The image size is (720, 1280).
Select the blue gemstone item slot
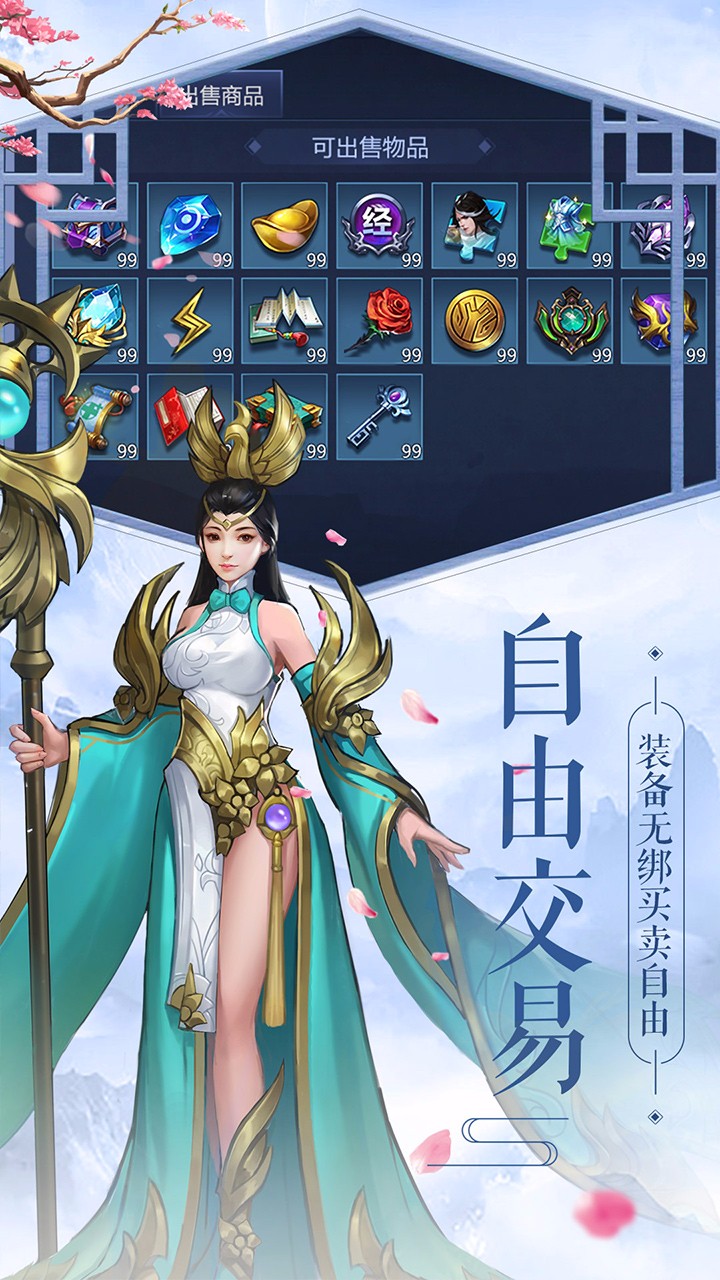point(190,225)
